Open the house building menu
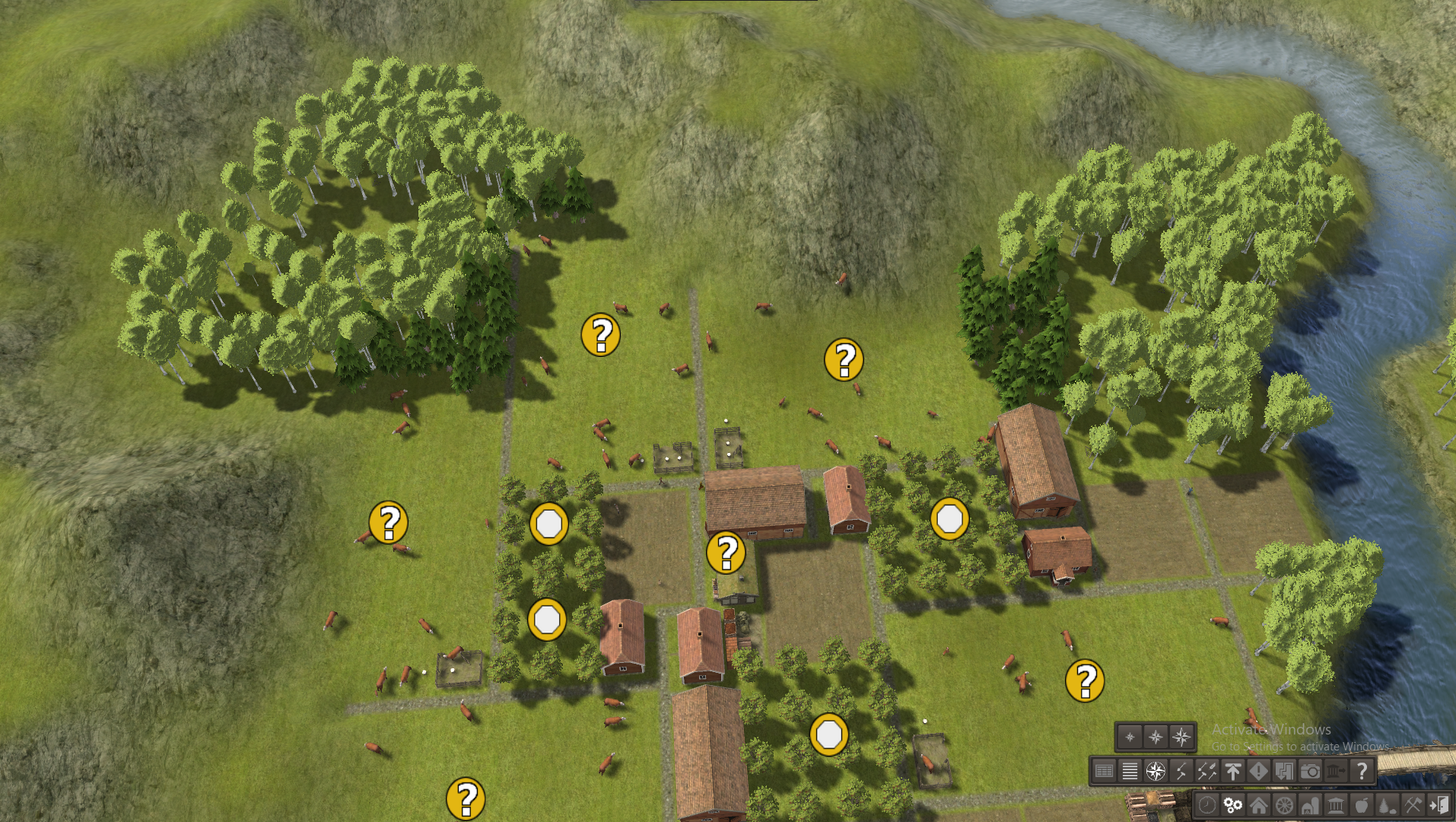 [1258, 805]
